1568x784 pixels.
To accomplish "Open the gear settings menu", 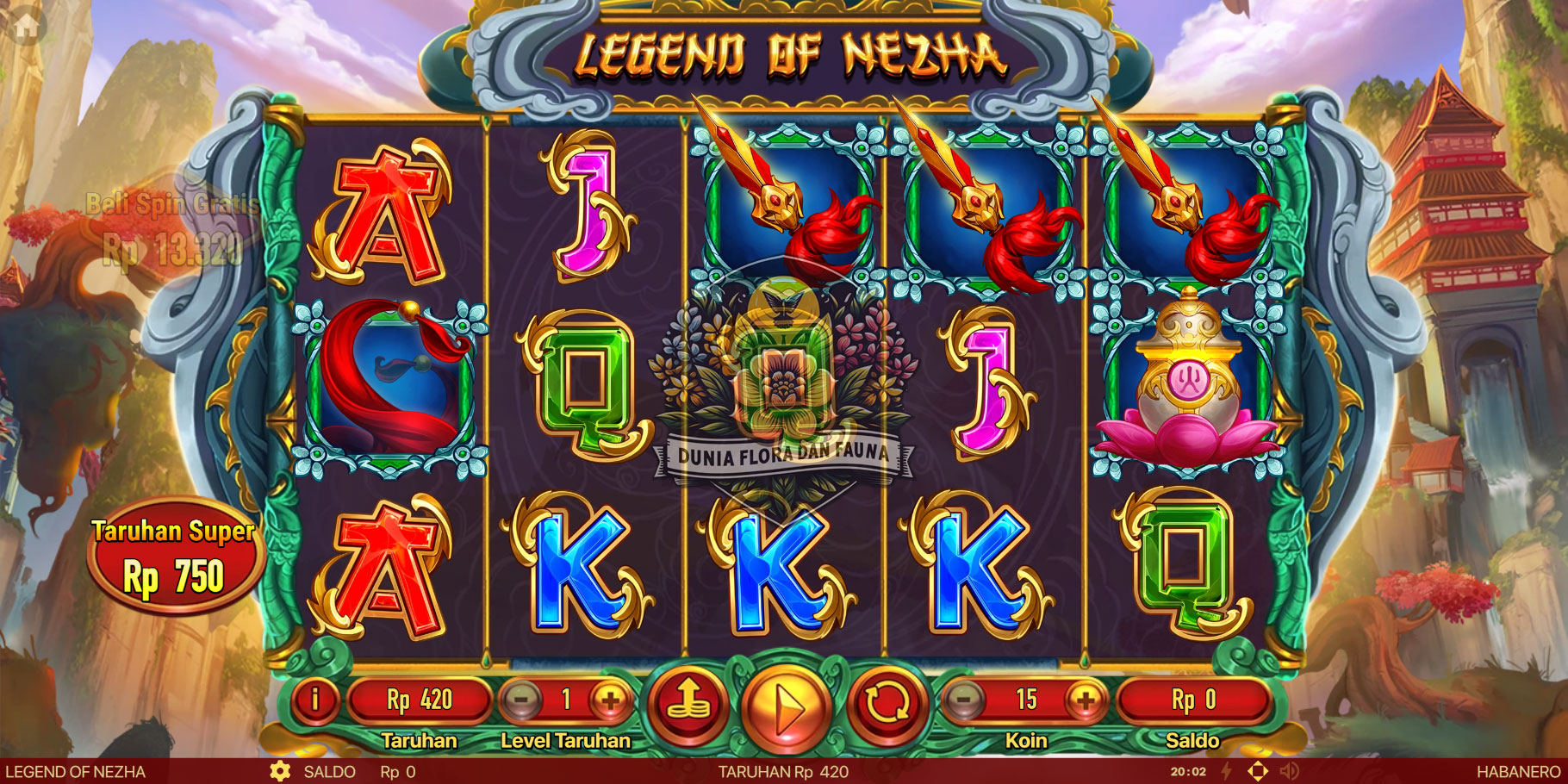I will coord(280,771).
